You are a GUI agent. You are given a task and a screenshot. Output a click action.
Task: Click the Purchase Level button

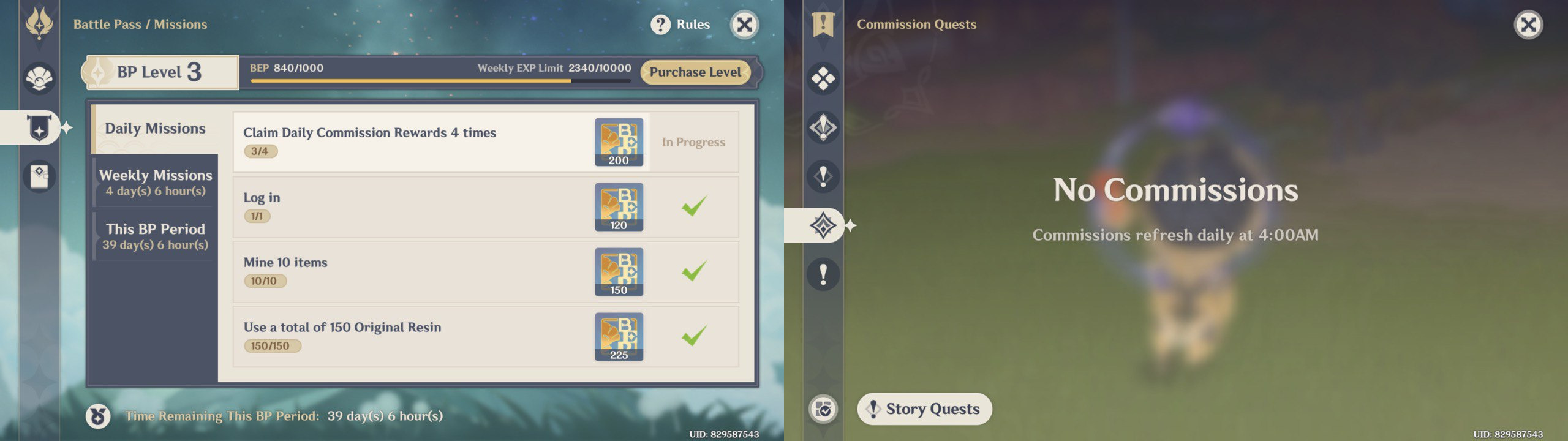pyautogui.click(x=695, y=72)
